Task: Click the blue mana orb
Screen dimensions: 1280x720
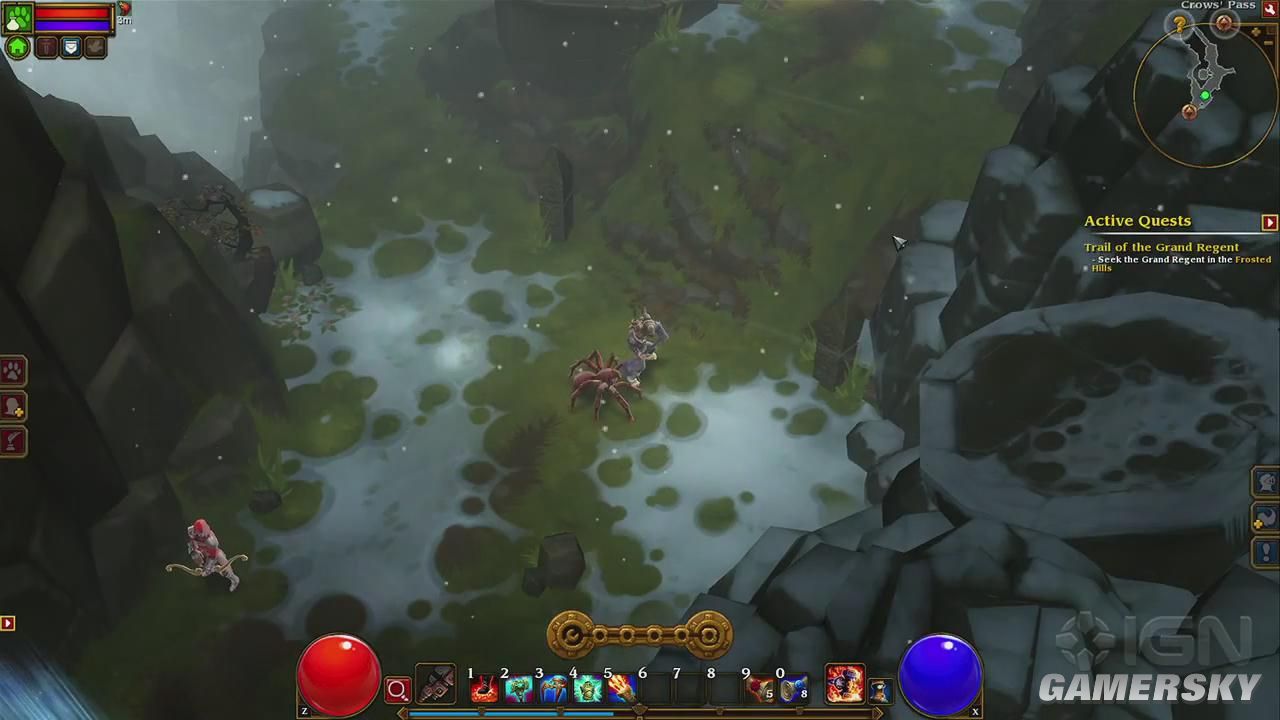Action: (940, 673)
